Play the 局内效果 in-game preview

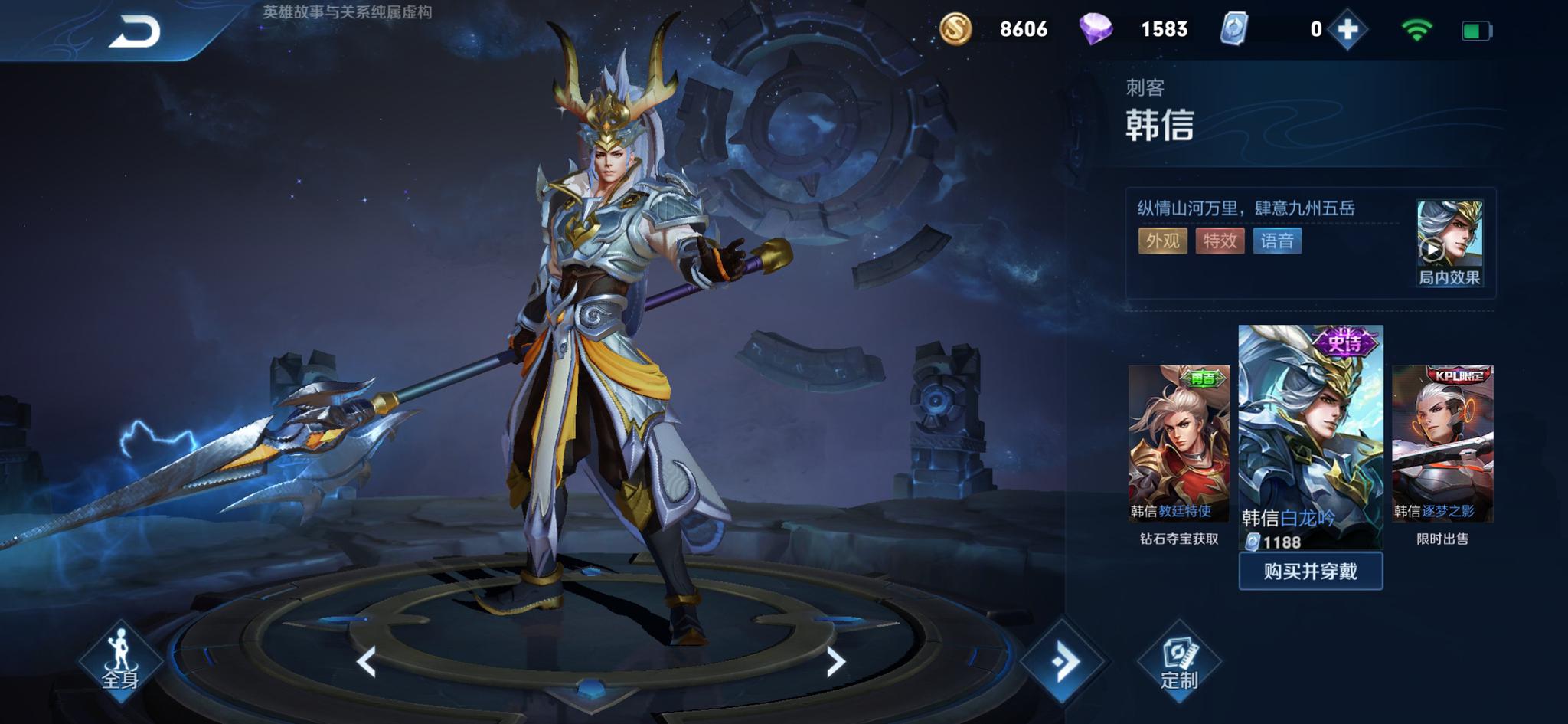pyautogui.click(x=1449, y=243)
